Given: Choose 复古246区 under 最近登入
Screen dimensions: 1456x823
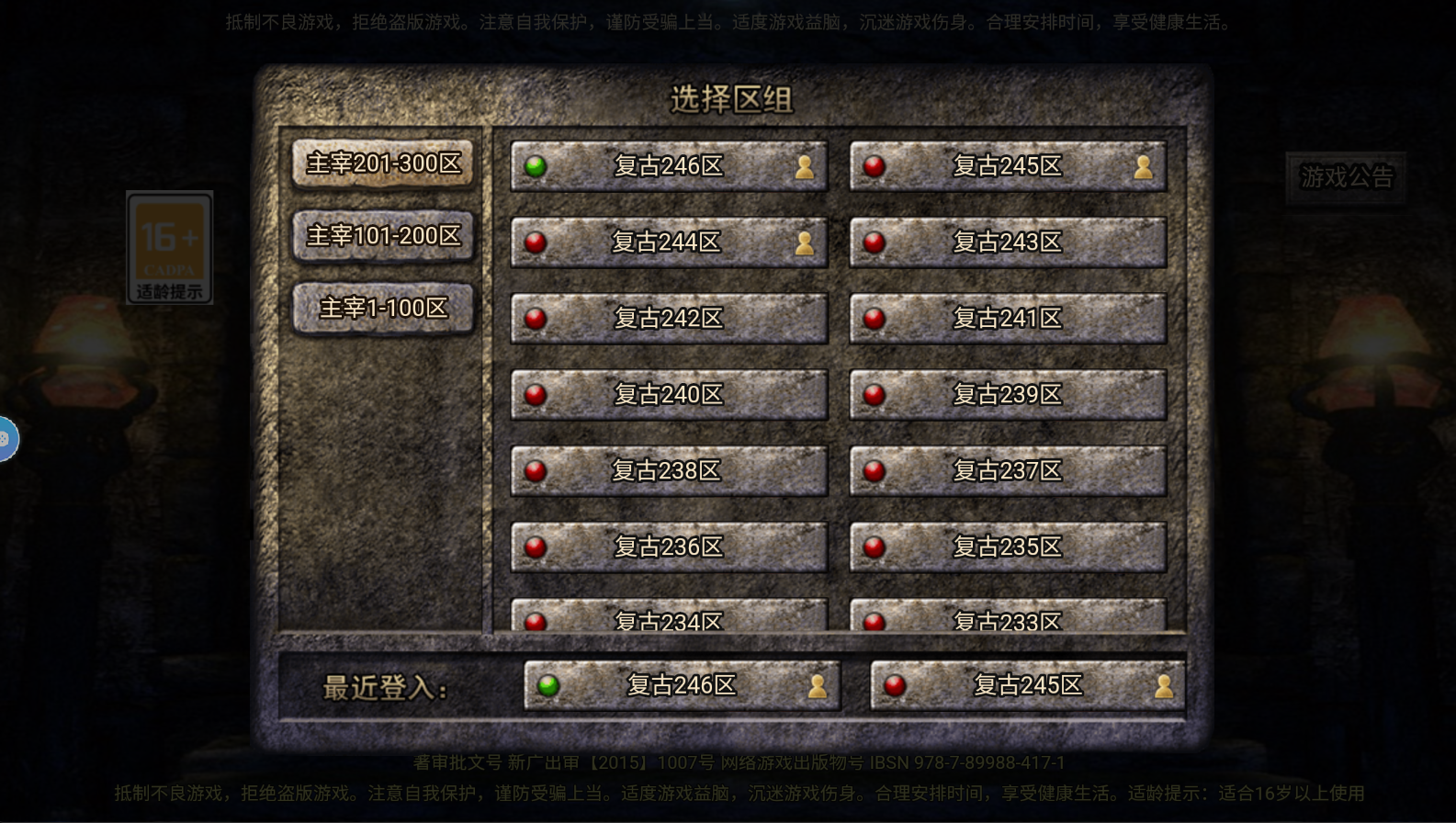Looking at the screenshot, I should click(x=682, y=686).
